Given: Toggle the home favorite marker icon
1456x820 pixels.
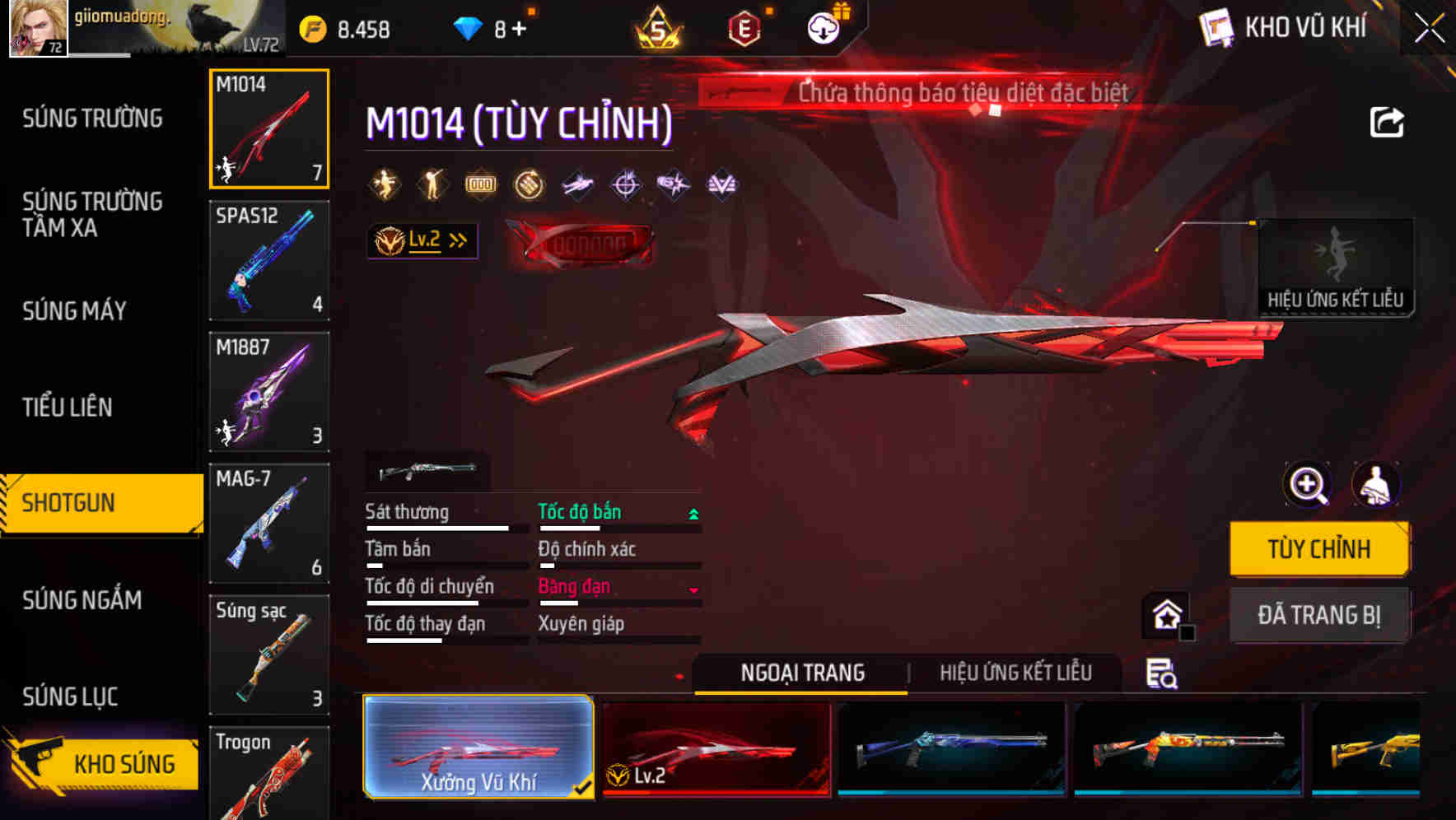Looking at the screenshot, I should coord(1164,615).
